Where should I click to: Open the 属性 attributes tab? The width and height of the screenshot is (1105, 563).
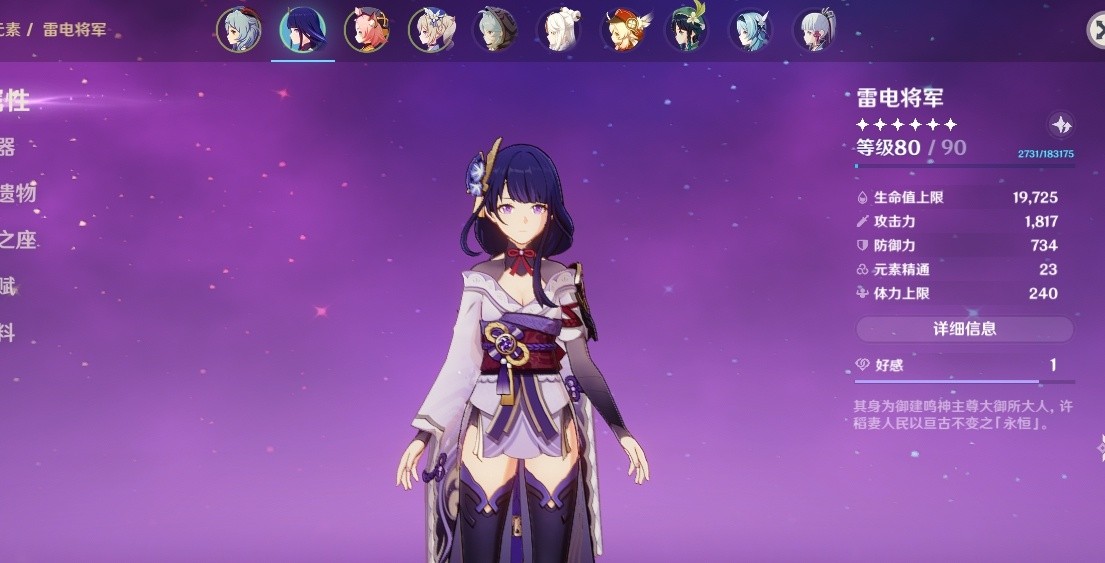[x=14, y=101]
